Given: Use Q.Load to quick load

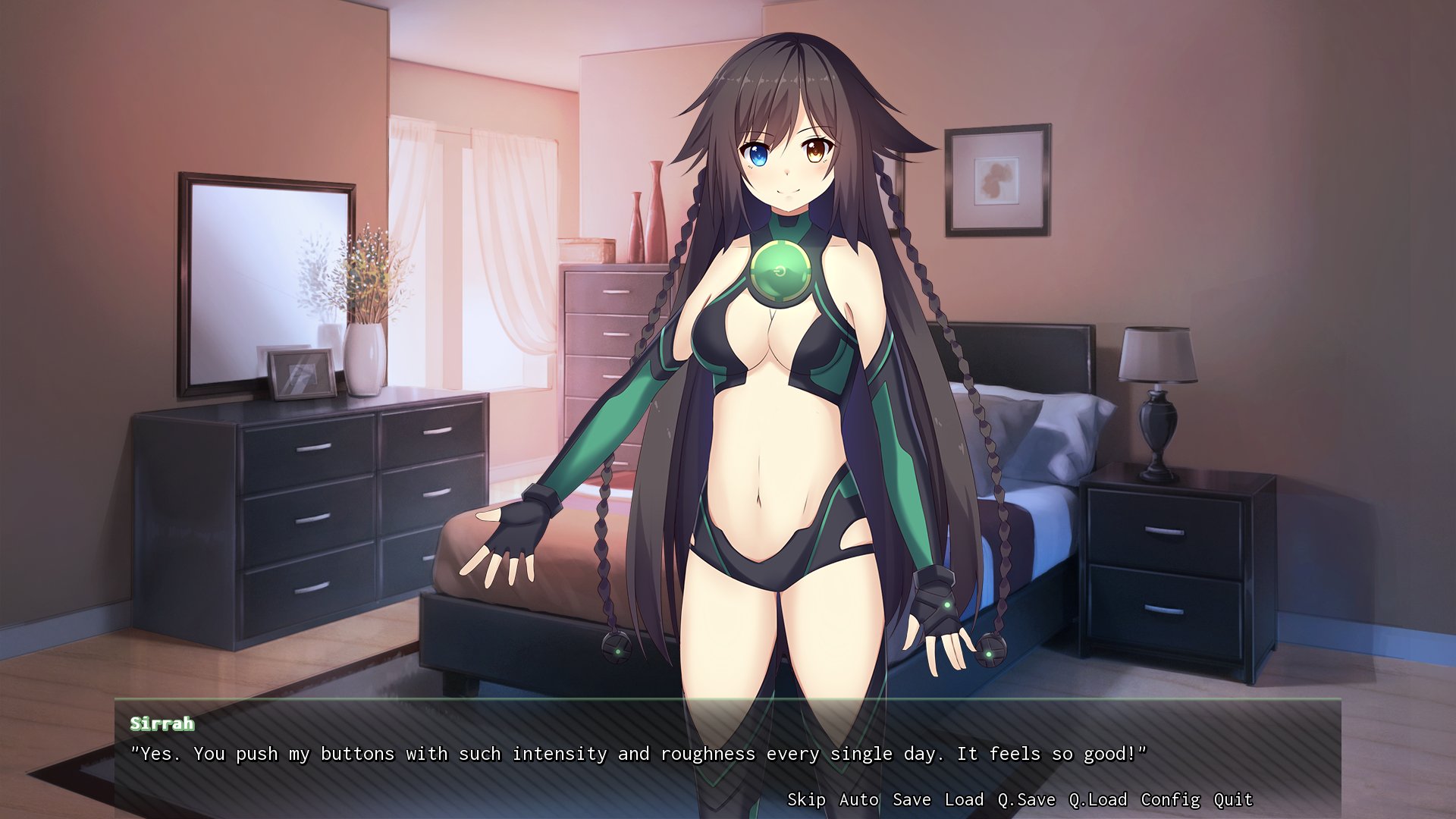Looking at the screenshot, I should tap(1097, 799).
